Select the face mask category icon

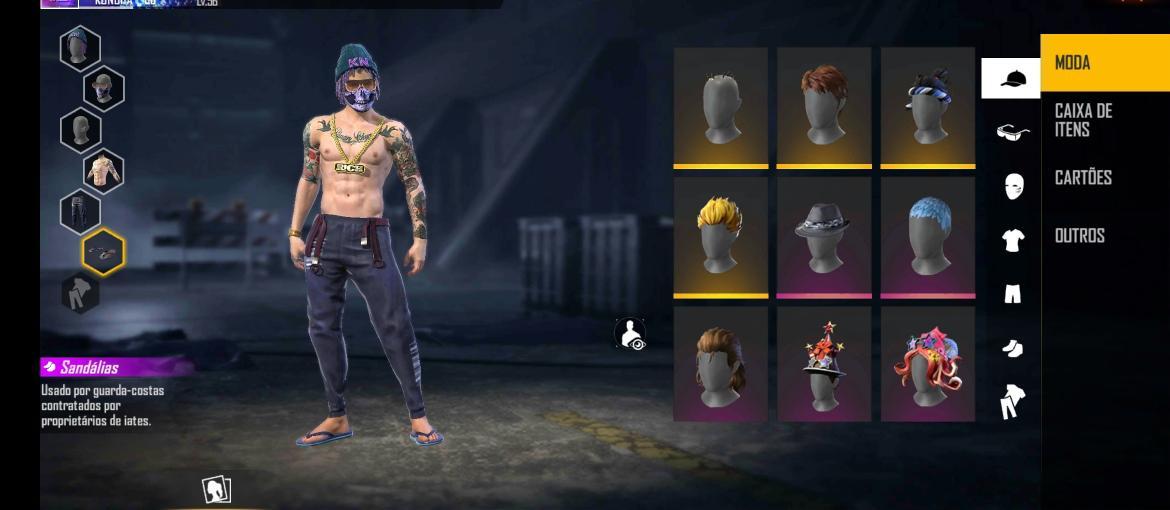coord(1012,186)
